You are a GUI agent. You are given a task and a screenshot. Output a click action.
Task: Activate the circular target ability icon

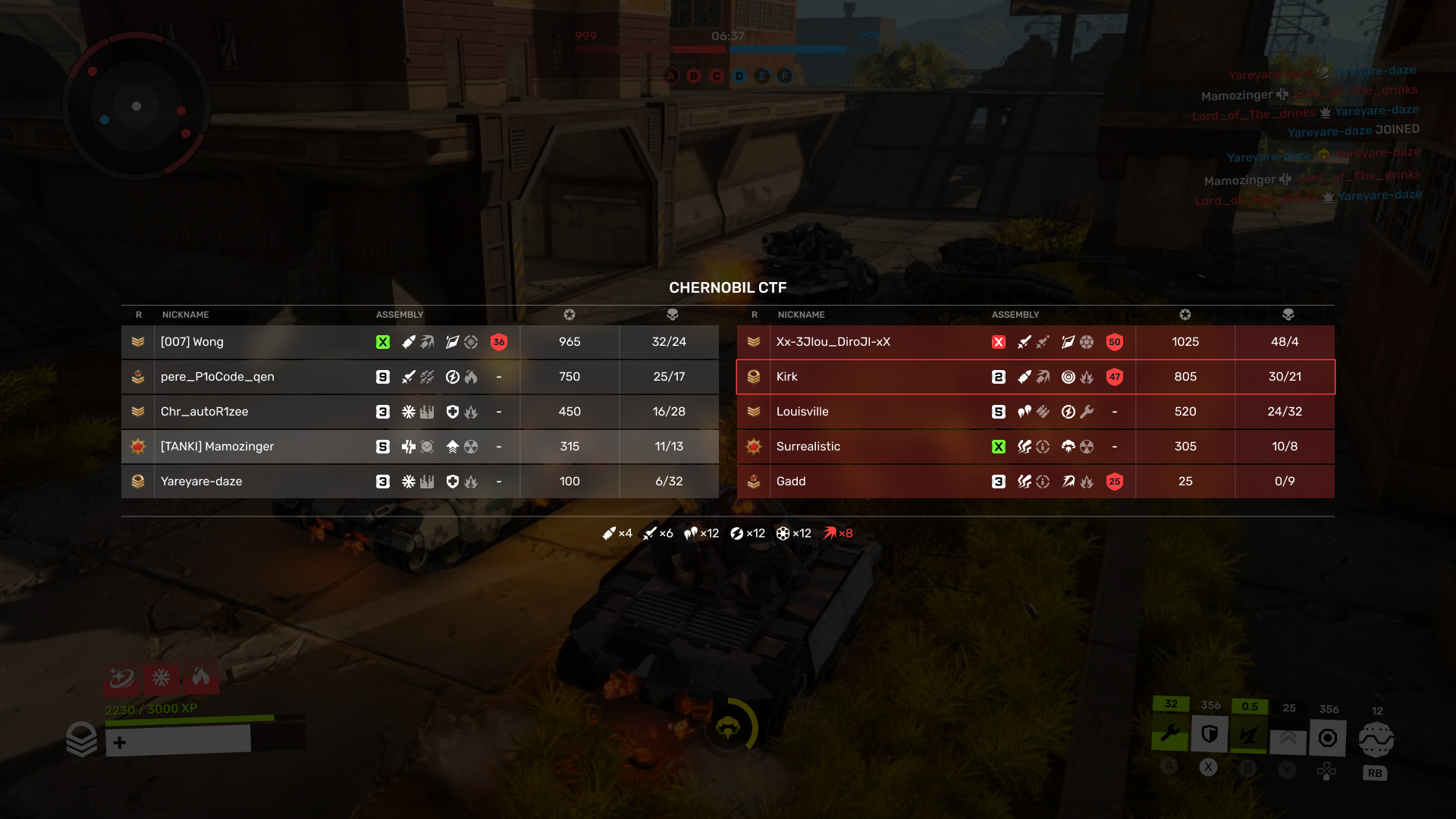[1328, 738]
